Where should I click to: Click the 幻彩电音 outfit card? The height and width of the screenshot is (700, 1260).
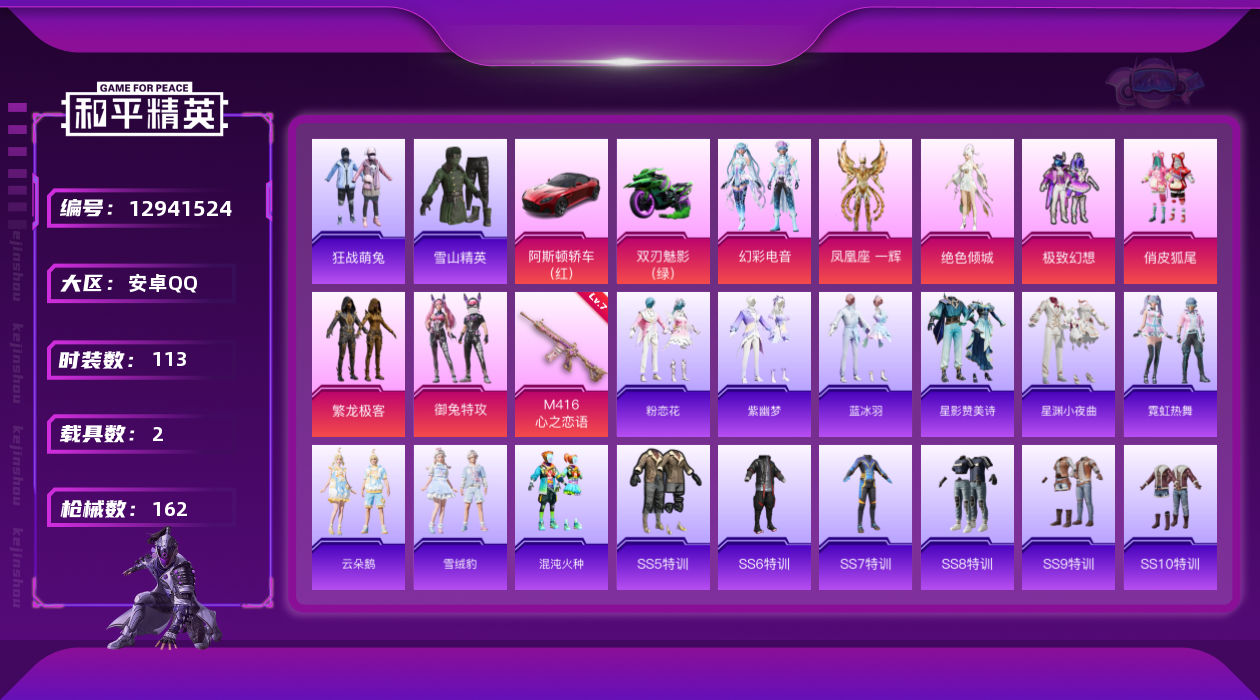click(x=764, y=211)
